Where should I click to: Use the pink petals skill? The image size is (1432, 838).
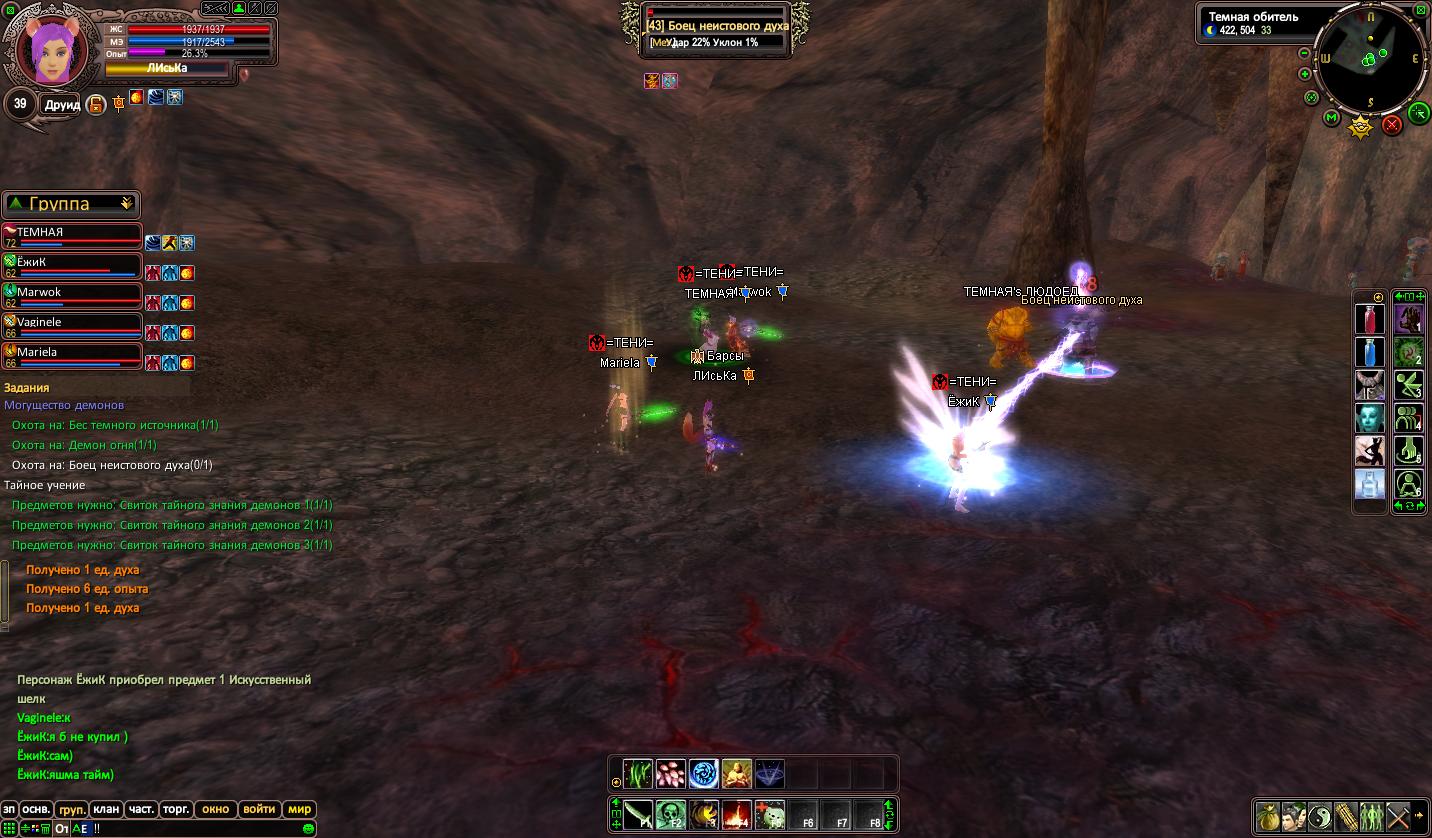[x=670, y=773]
